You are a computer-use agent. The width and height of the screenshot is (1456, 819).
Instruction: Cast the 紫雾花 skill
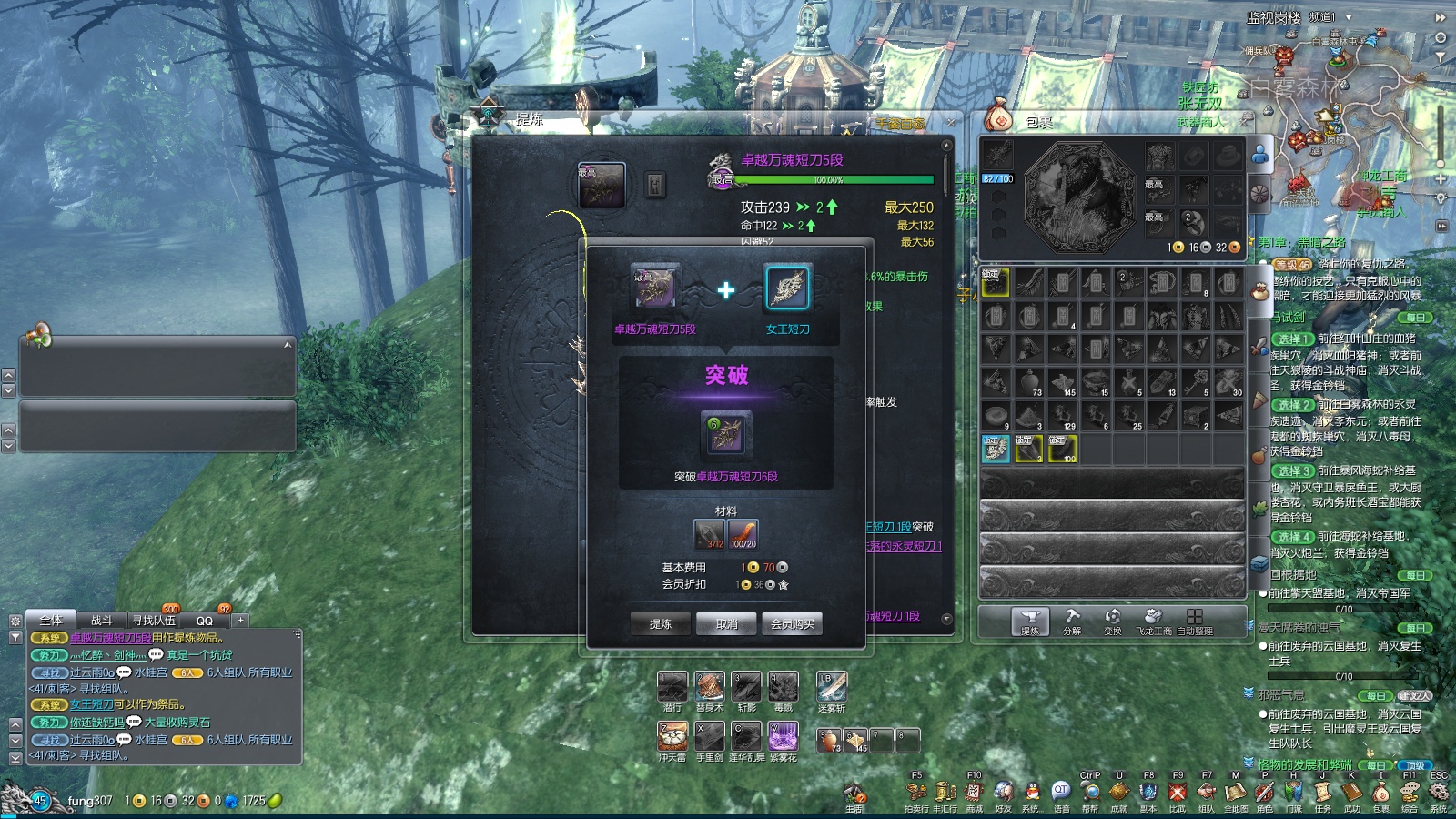783,736
